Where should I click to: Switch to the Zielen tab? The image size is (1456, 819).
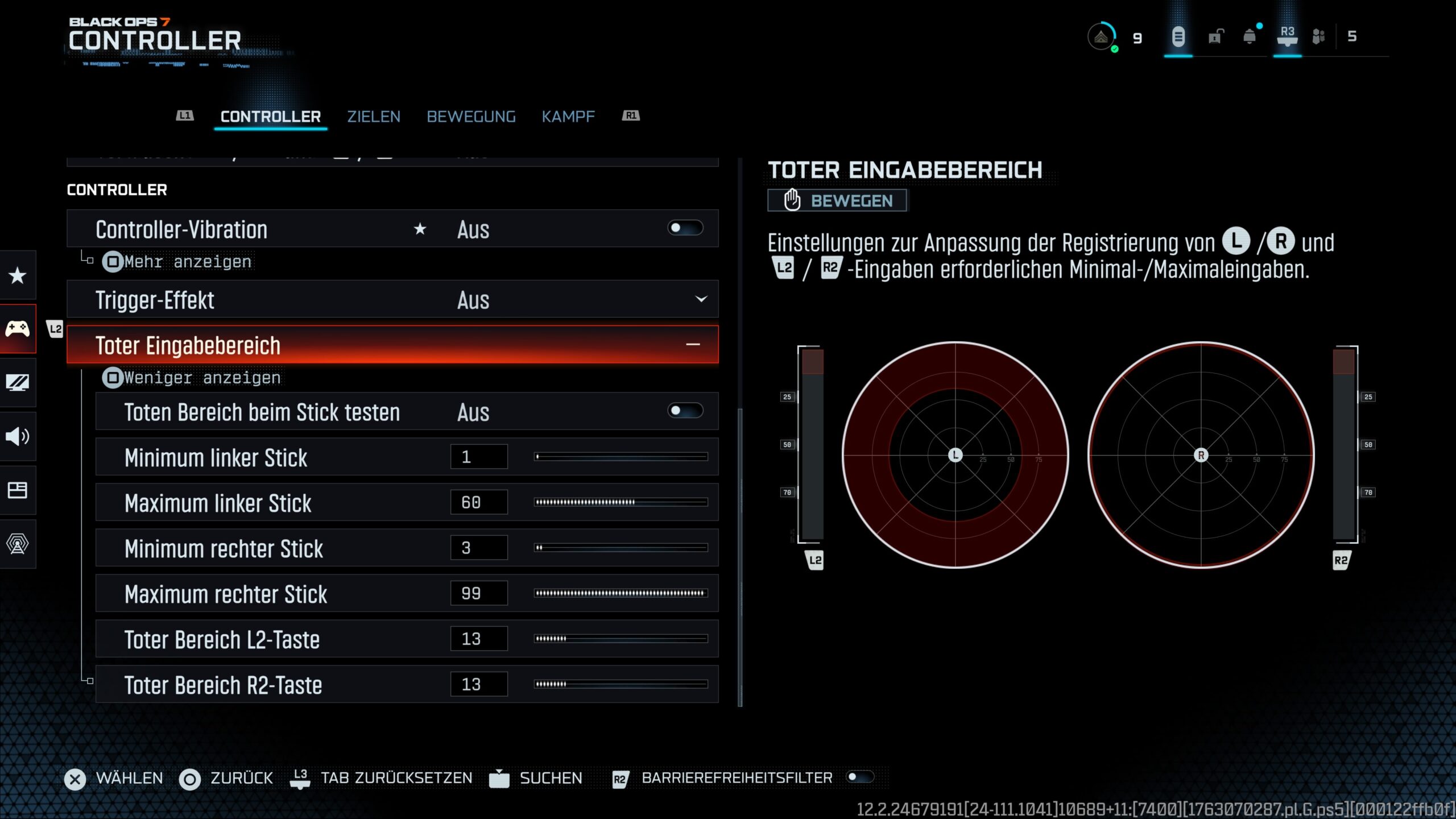(374, 117)
